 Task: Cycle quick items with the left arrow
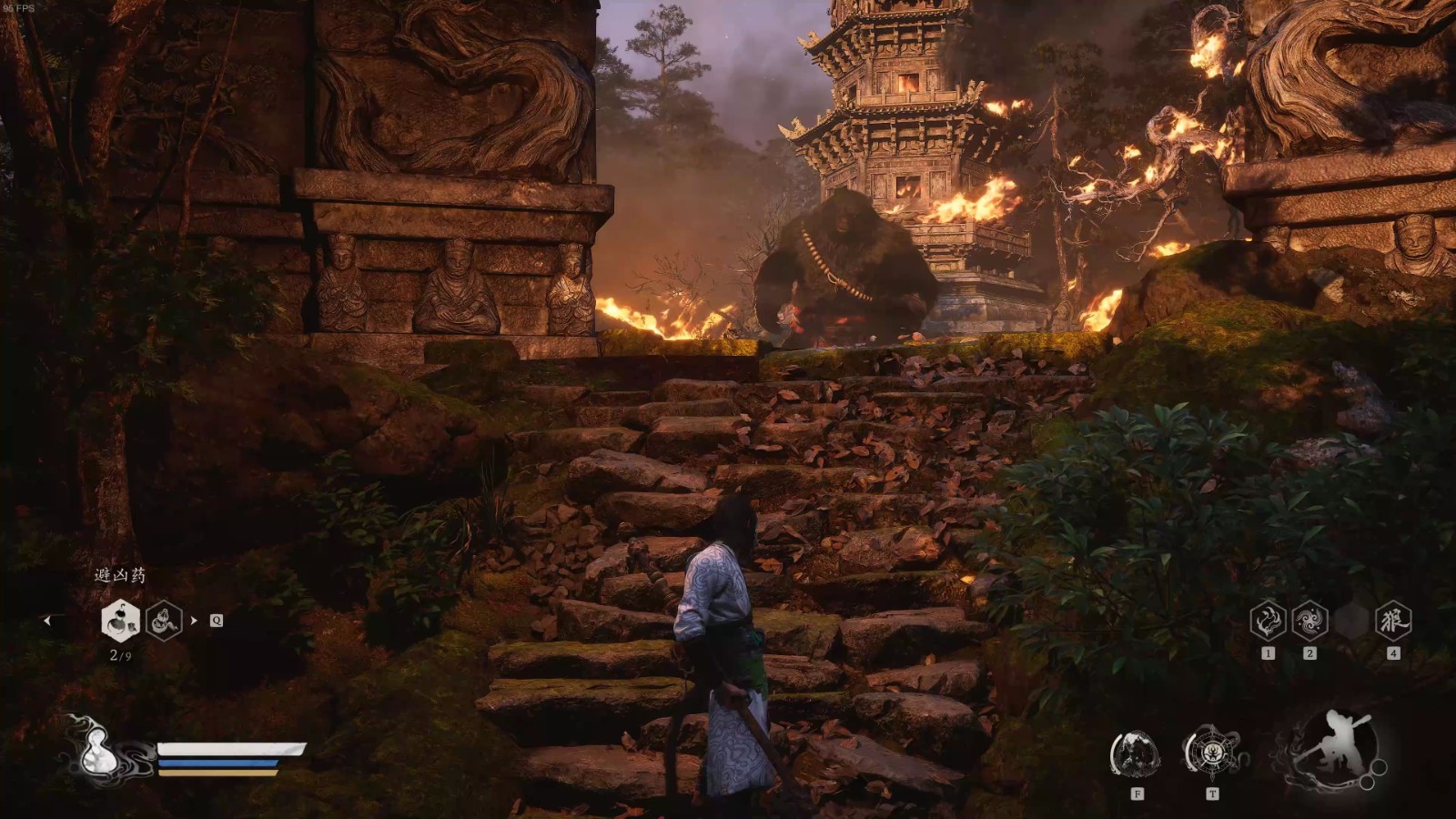pyautogui.click(x=47, y=621)
